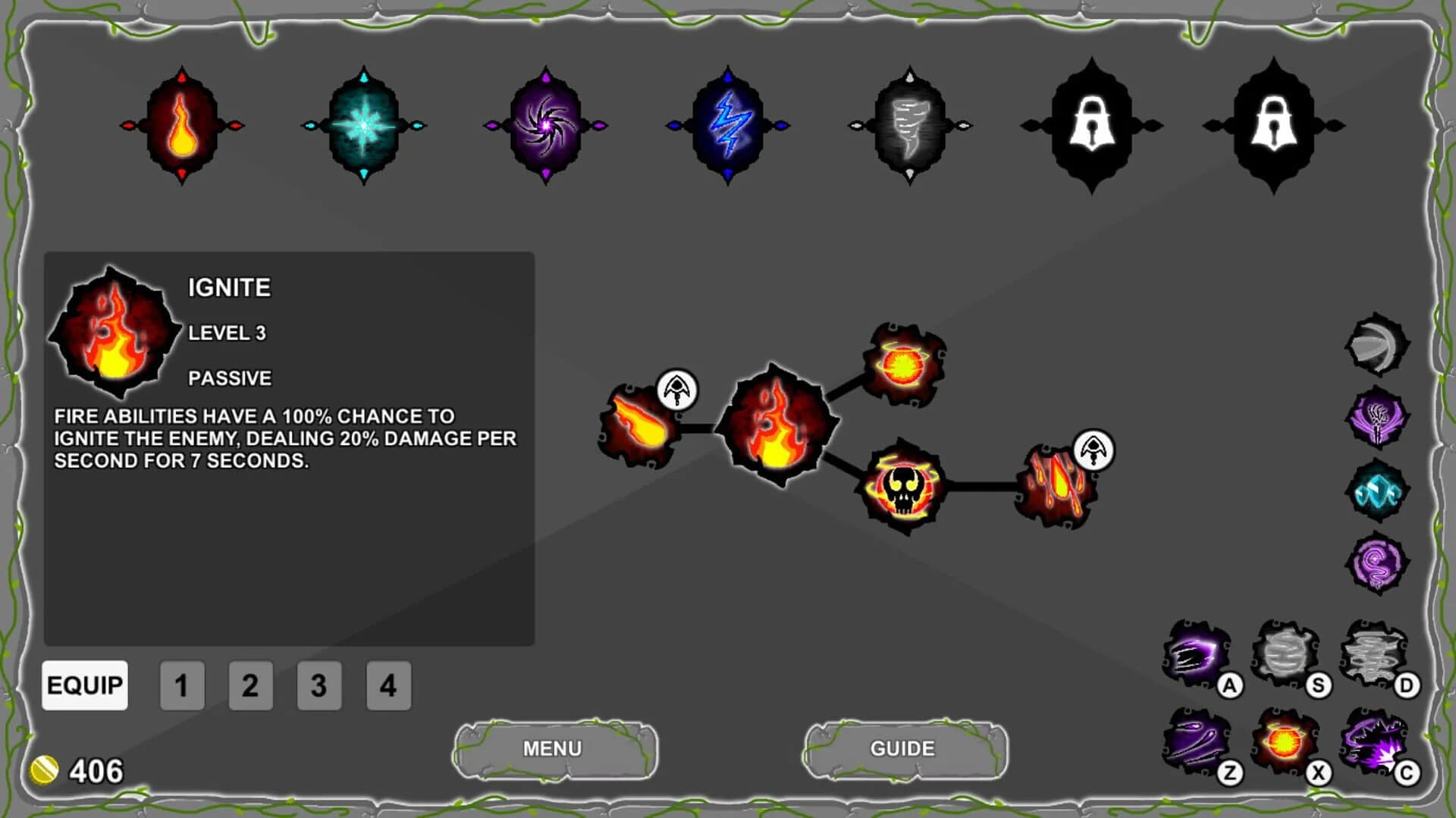Open the first locked element slot
Screen dimensions: 1456x818
tap(1091, 125)
